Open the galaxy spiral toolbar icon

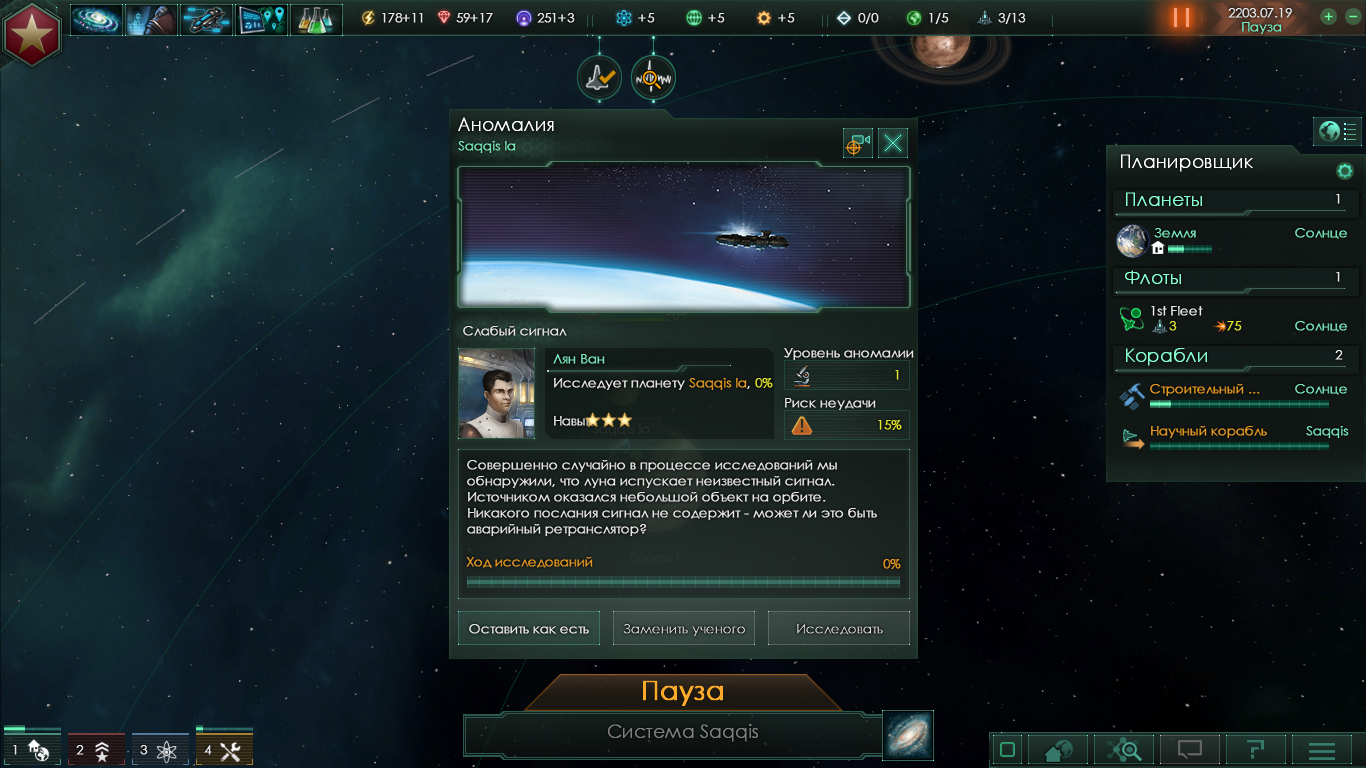(96, 19)
